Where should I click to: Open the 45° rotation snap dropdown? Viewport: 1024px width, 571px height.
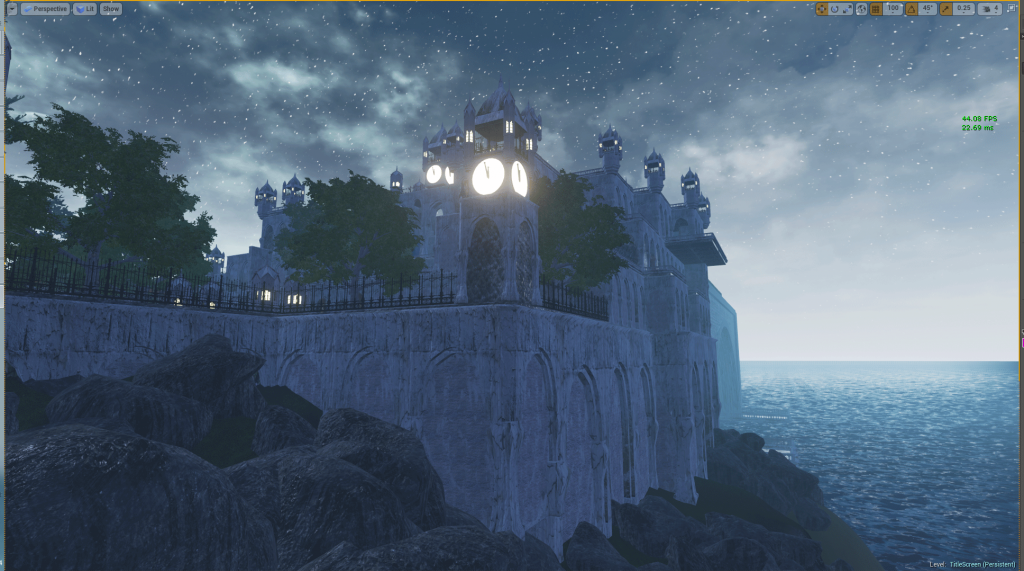tap(927, 9)
